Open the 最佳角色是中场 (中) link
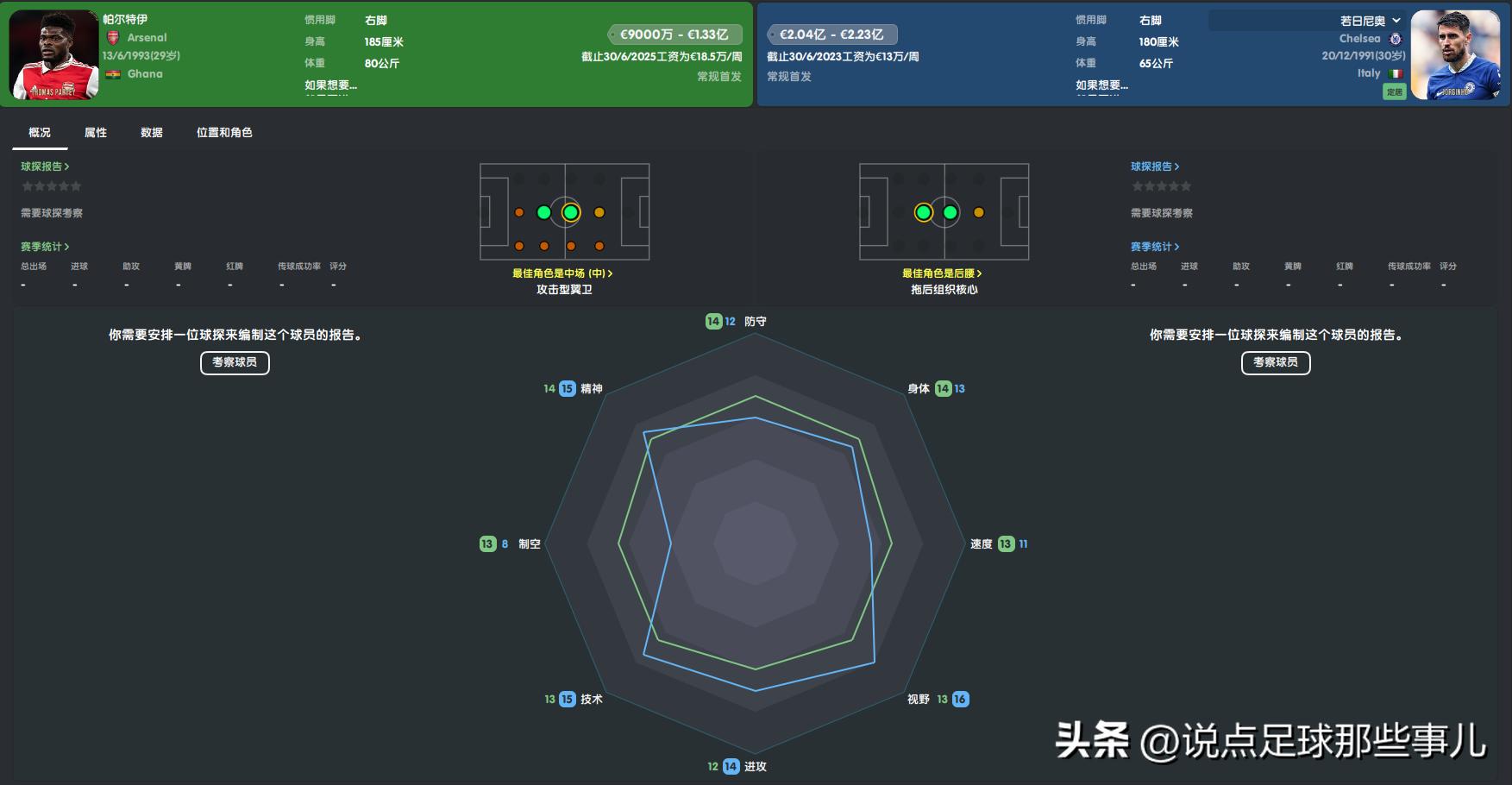This screenshot has width=1512, height=785. (562, 273)
